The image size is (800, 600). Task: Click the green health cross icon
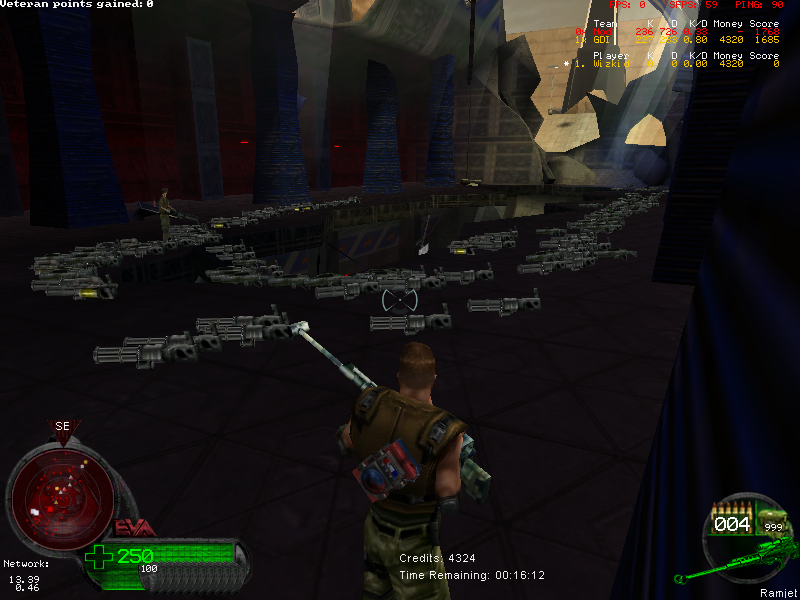[x=100, y=557]
